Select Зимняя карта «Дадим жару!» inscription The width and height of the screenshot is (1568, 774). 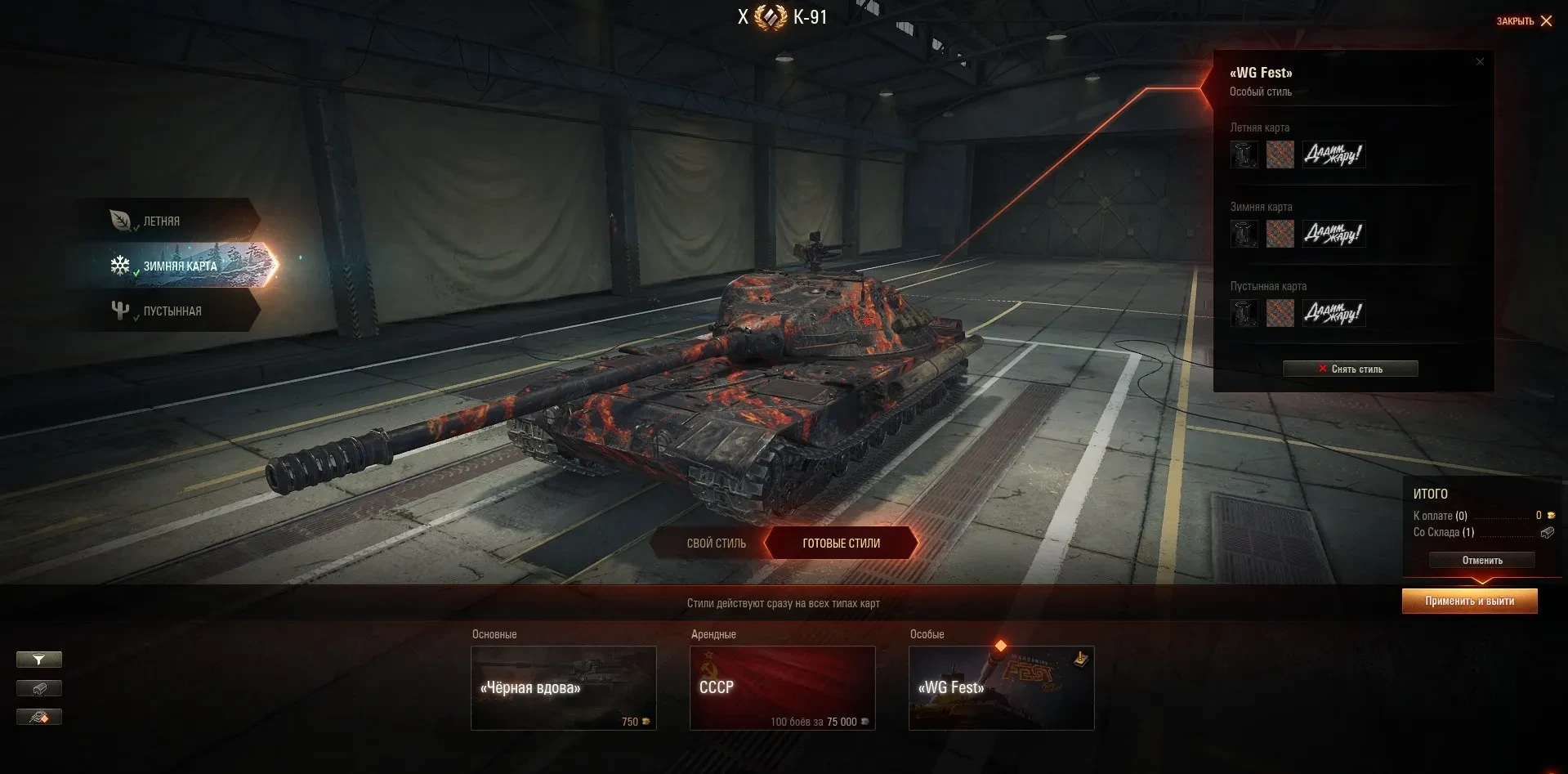[x=1333, y=234]
